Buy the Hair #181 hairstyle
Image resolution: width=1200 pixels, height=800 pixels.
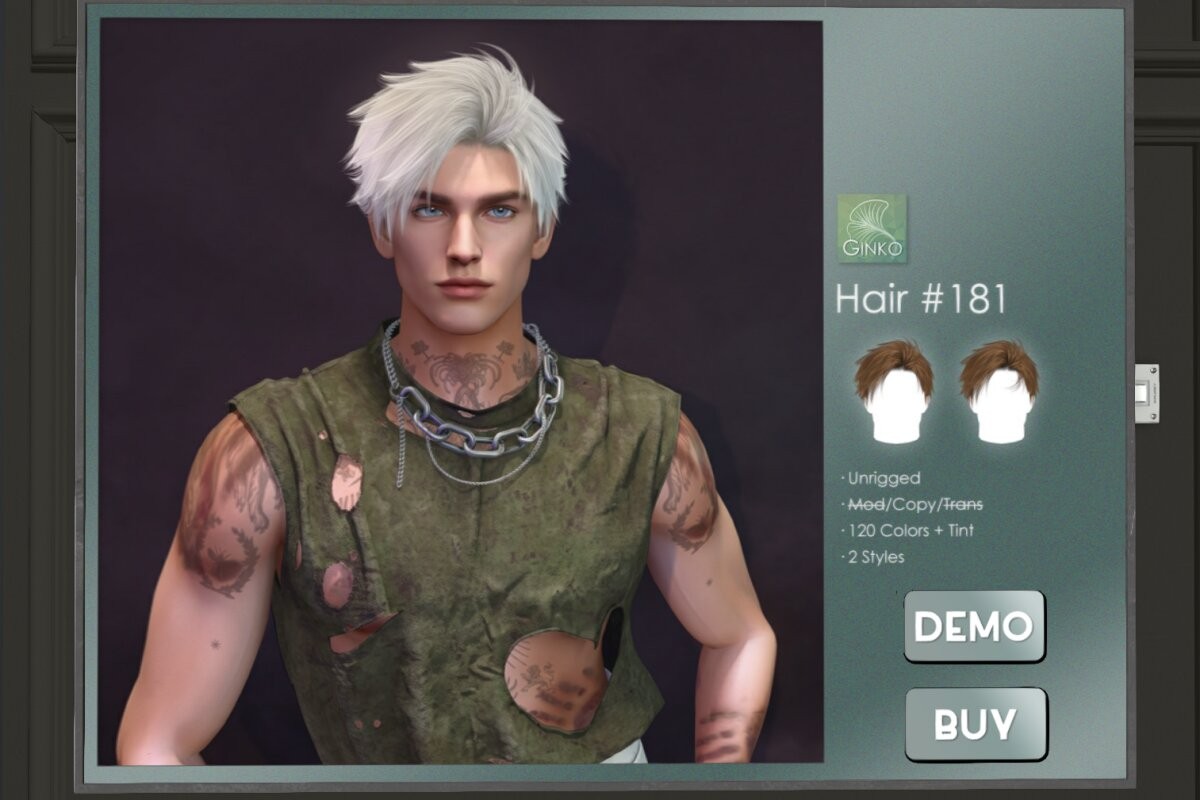(975, 723)
